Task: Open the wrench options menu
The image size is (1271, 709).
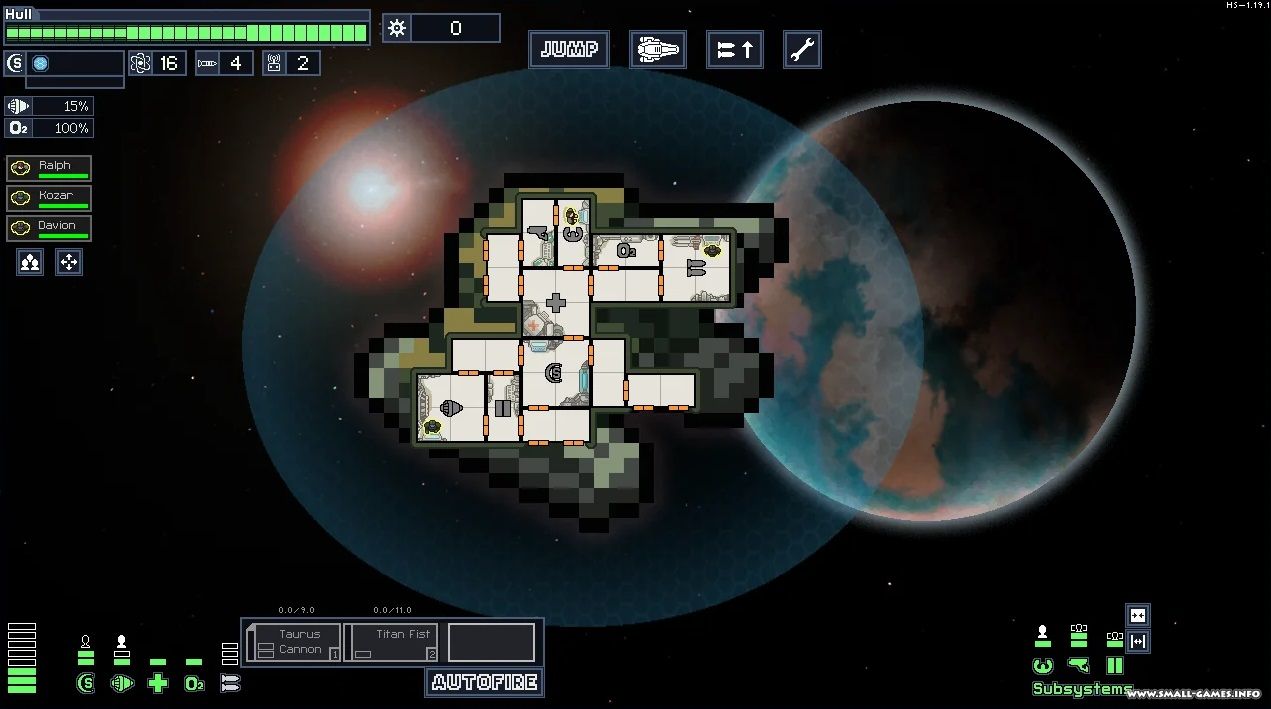Action: point(802,49)
